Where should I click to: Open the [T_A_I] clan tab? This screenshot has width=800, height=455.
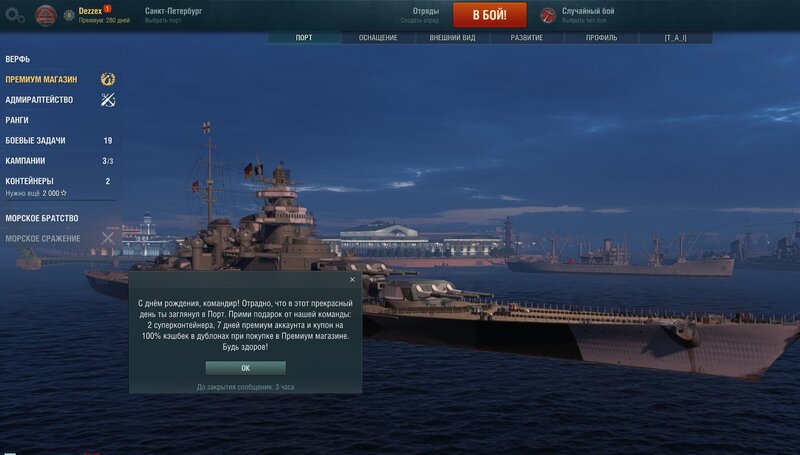point(675,38)
